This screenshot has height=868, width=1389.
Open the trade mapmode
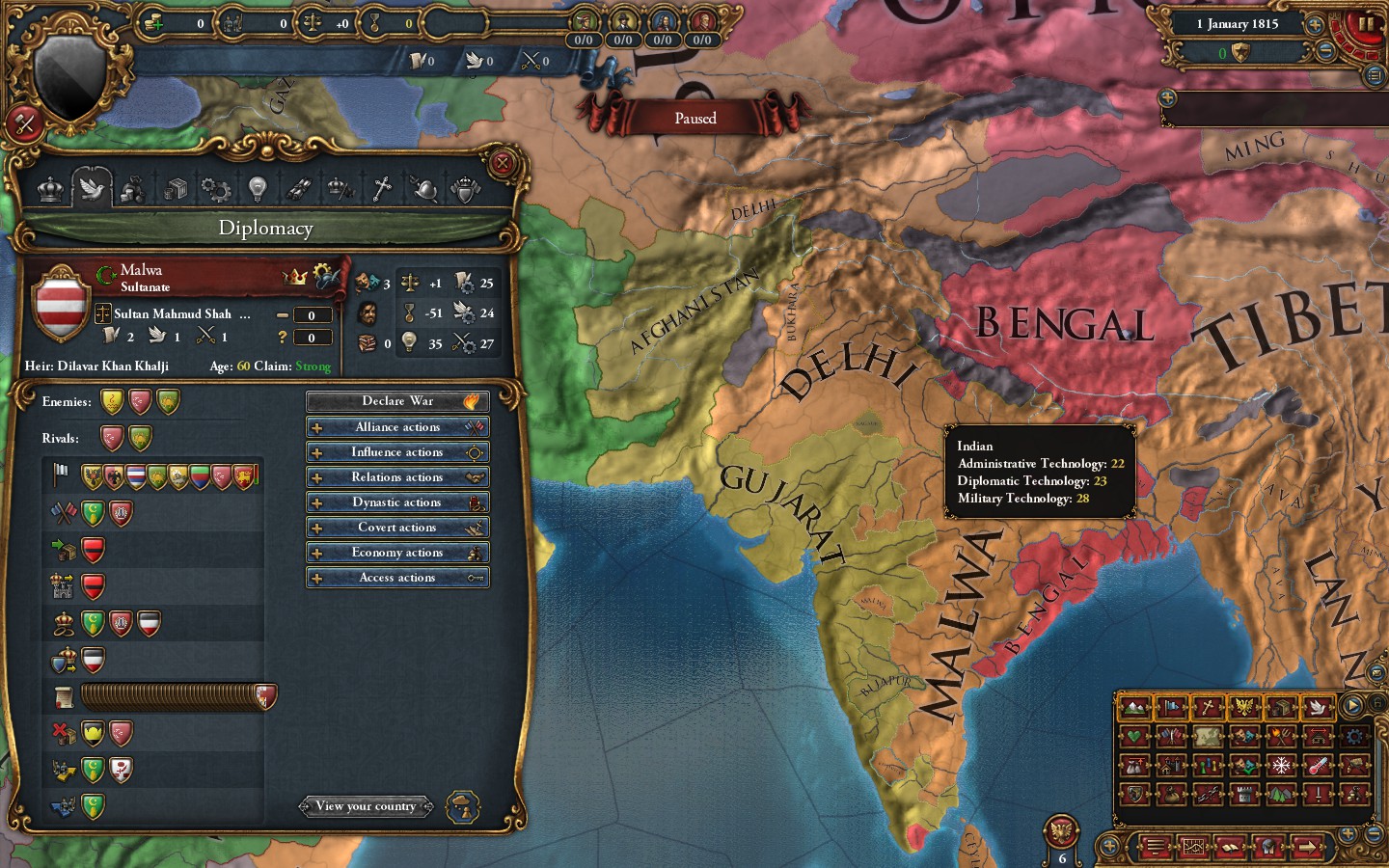point(1281,709)
